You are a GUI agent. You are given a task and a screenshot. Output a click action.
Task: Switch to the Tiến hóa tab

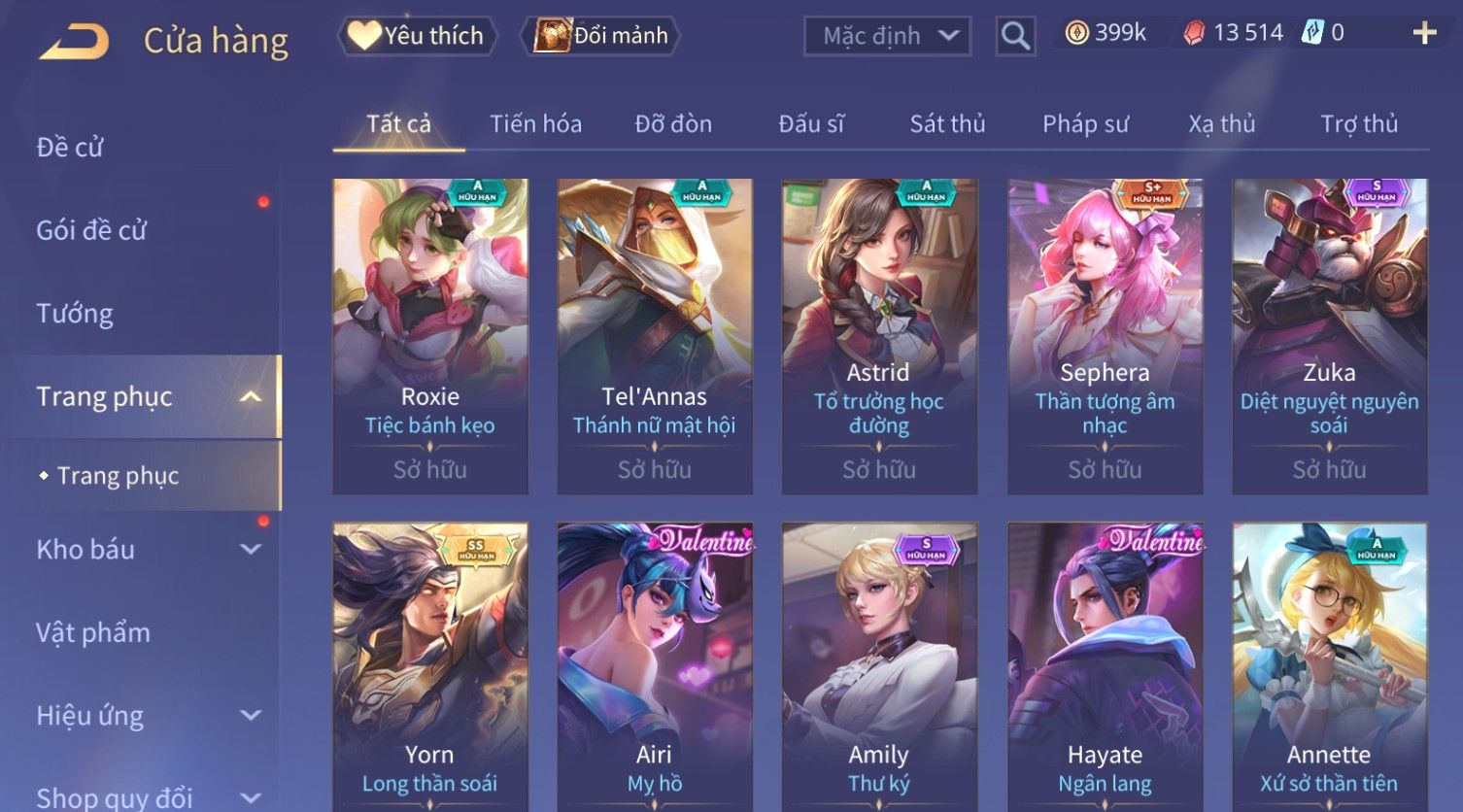click(x=535, y=124)
